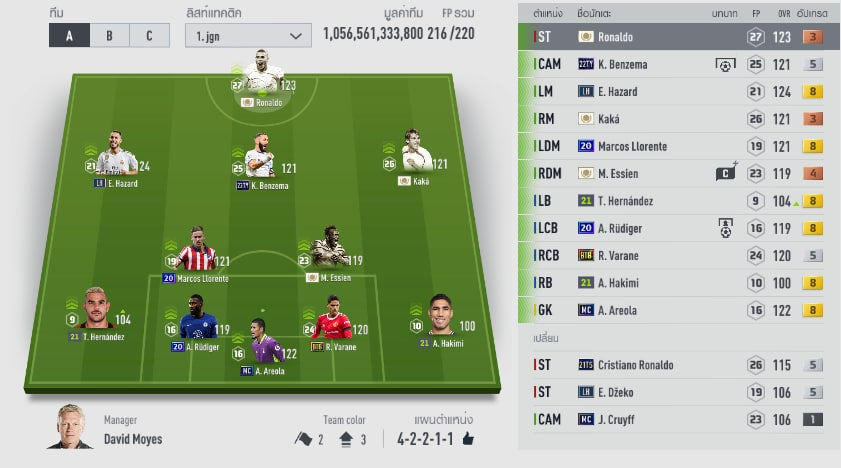Choose substitute E. Džeko row
The height and width of the screenshot is (468, 841).
(x=678, y=392)
